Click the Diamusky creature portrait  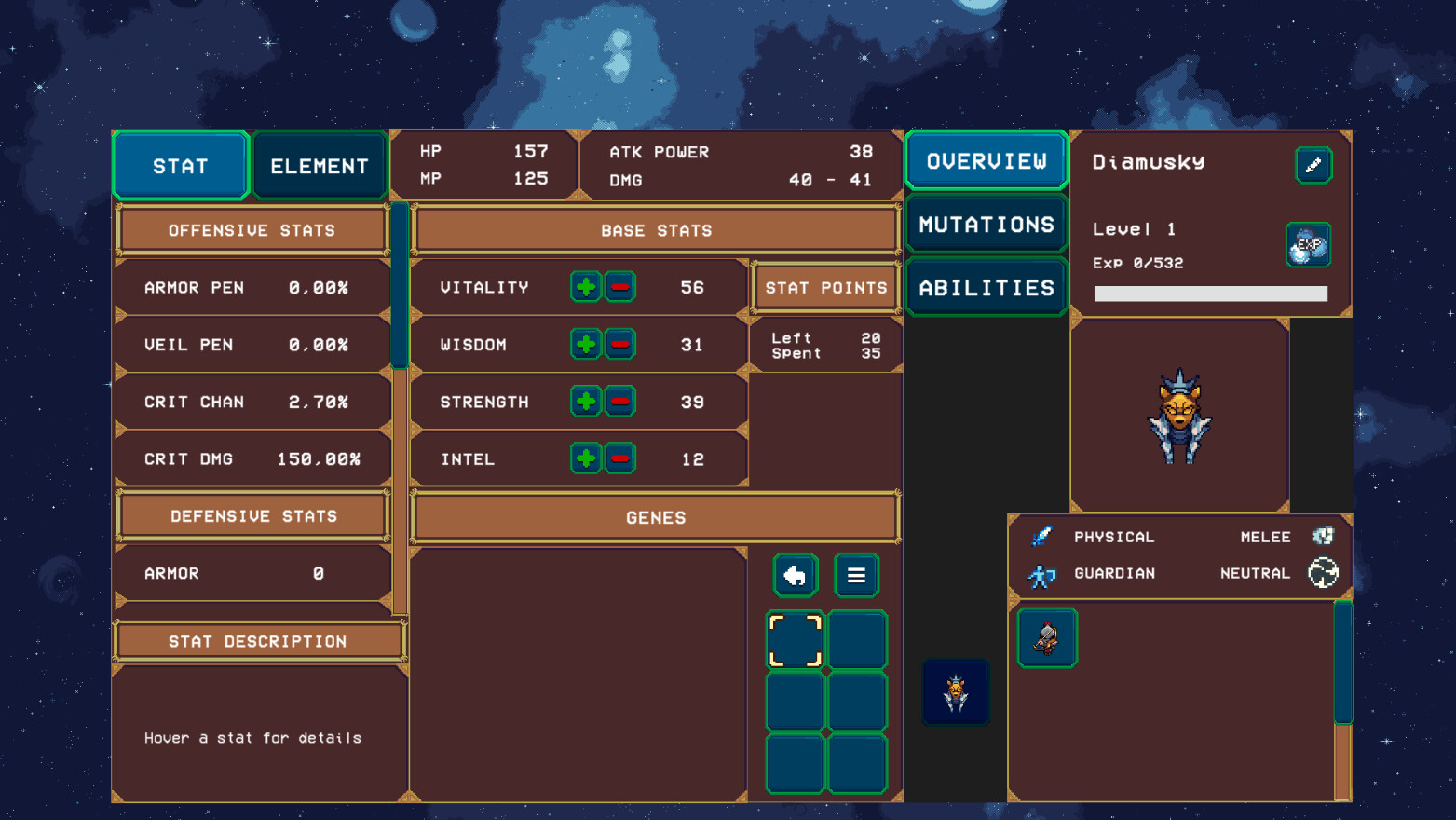1179,417
